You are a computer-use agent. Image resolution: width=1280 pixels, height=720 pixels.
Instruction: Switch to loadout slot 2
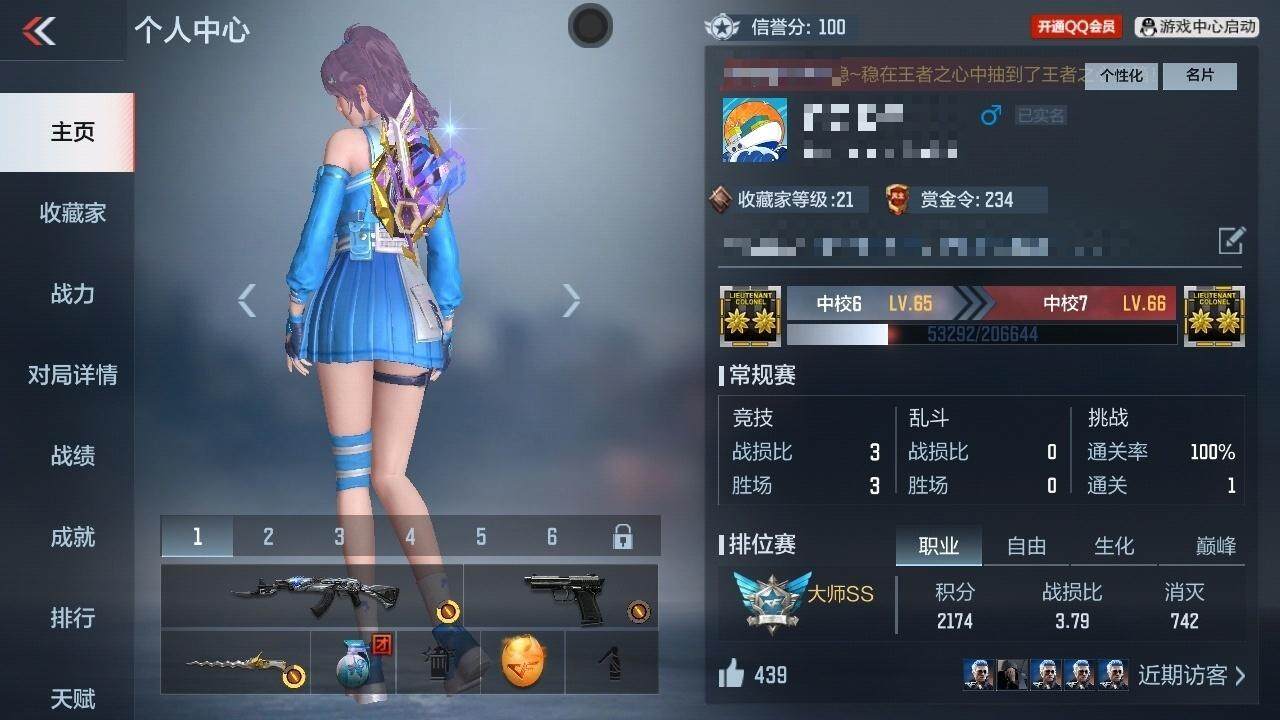268,537
